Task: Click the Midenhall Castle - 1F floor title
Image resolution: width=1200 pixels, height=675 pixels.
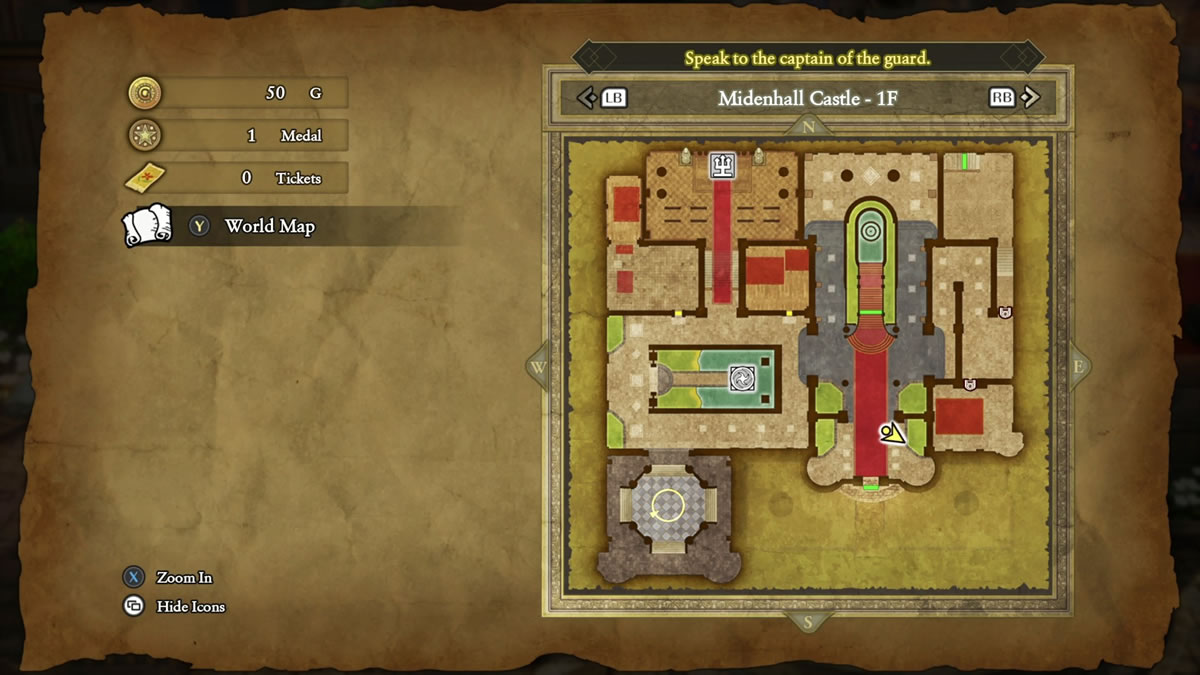Action: pos(807,98)
